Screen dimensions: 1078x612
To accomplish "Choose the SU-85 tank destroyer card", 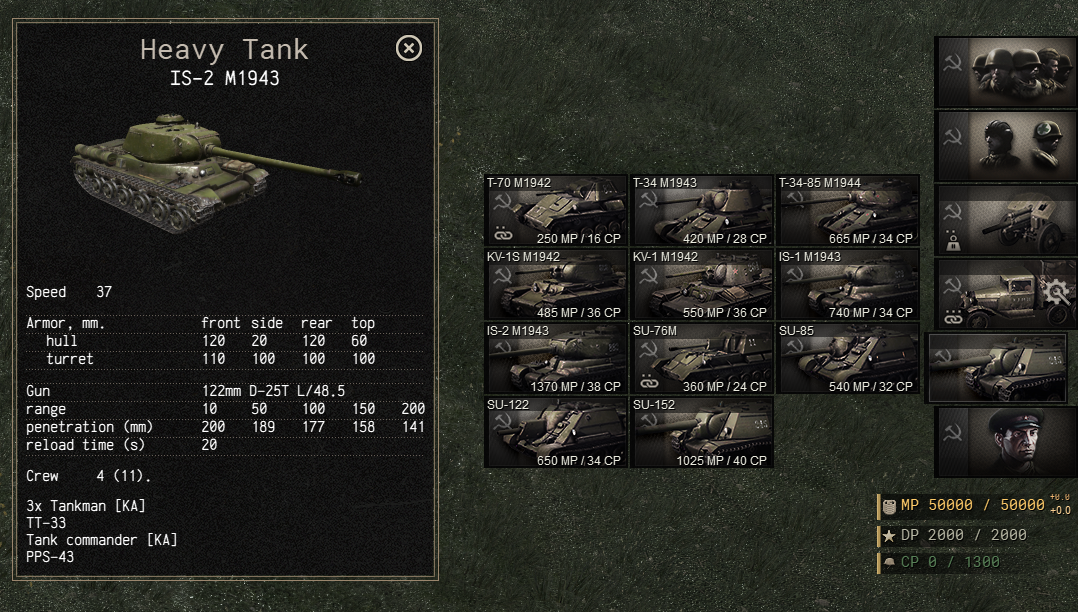I will pos(847,359).
